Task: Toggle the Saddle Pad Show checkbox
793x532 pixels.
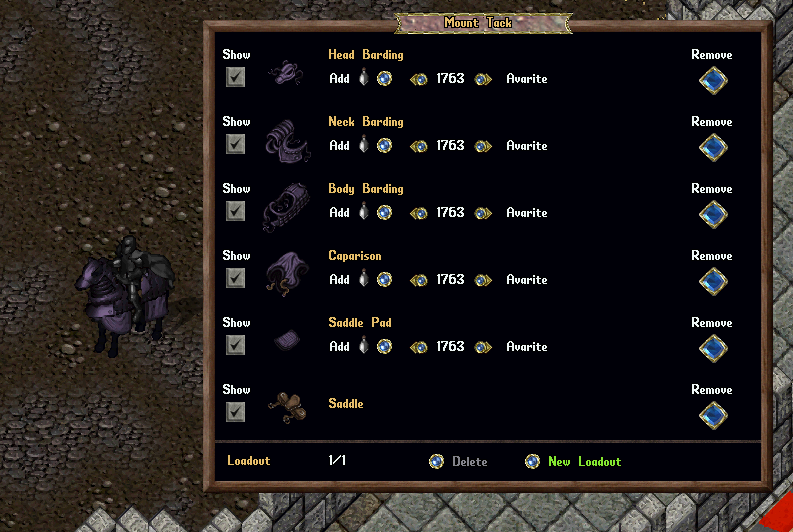Action: tap(235, 345)
